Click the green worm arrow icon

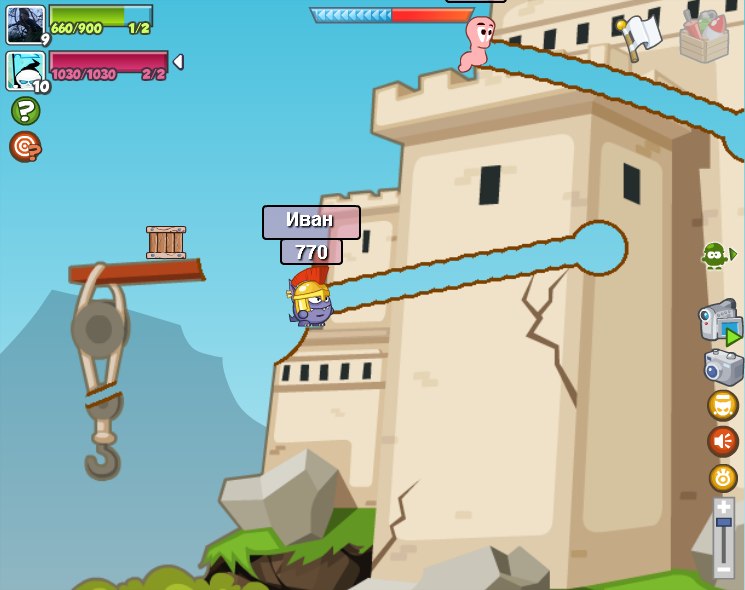click(x=717, y=255)
